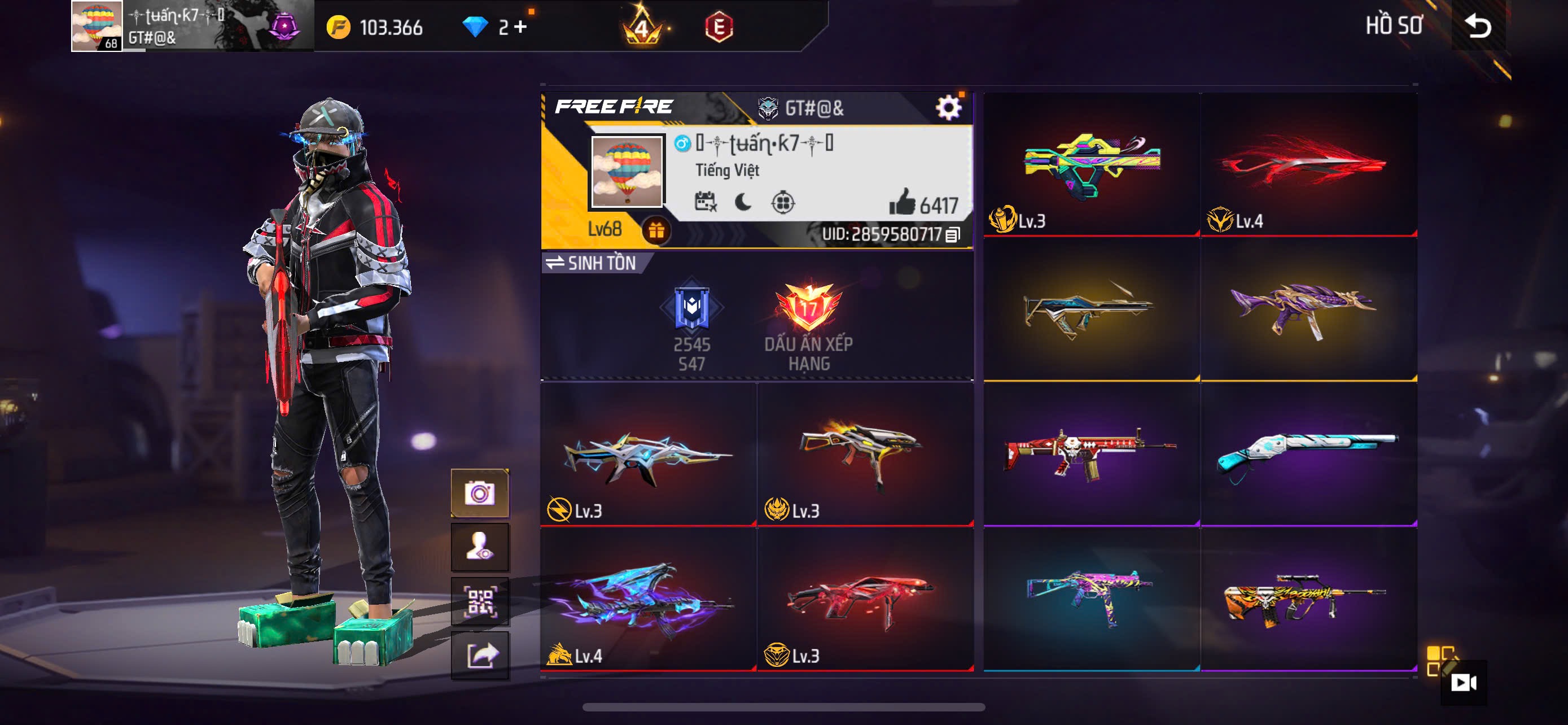Viewport: 1568px width, 725px height.
Task: Choose the white and cyan shotgun skin
Action: pos(1308,453)
